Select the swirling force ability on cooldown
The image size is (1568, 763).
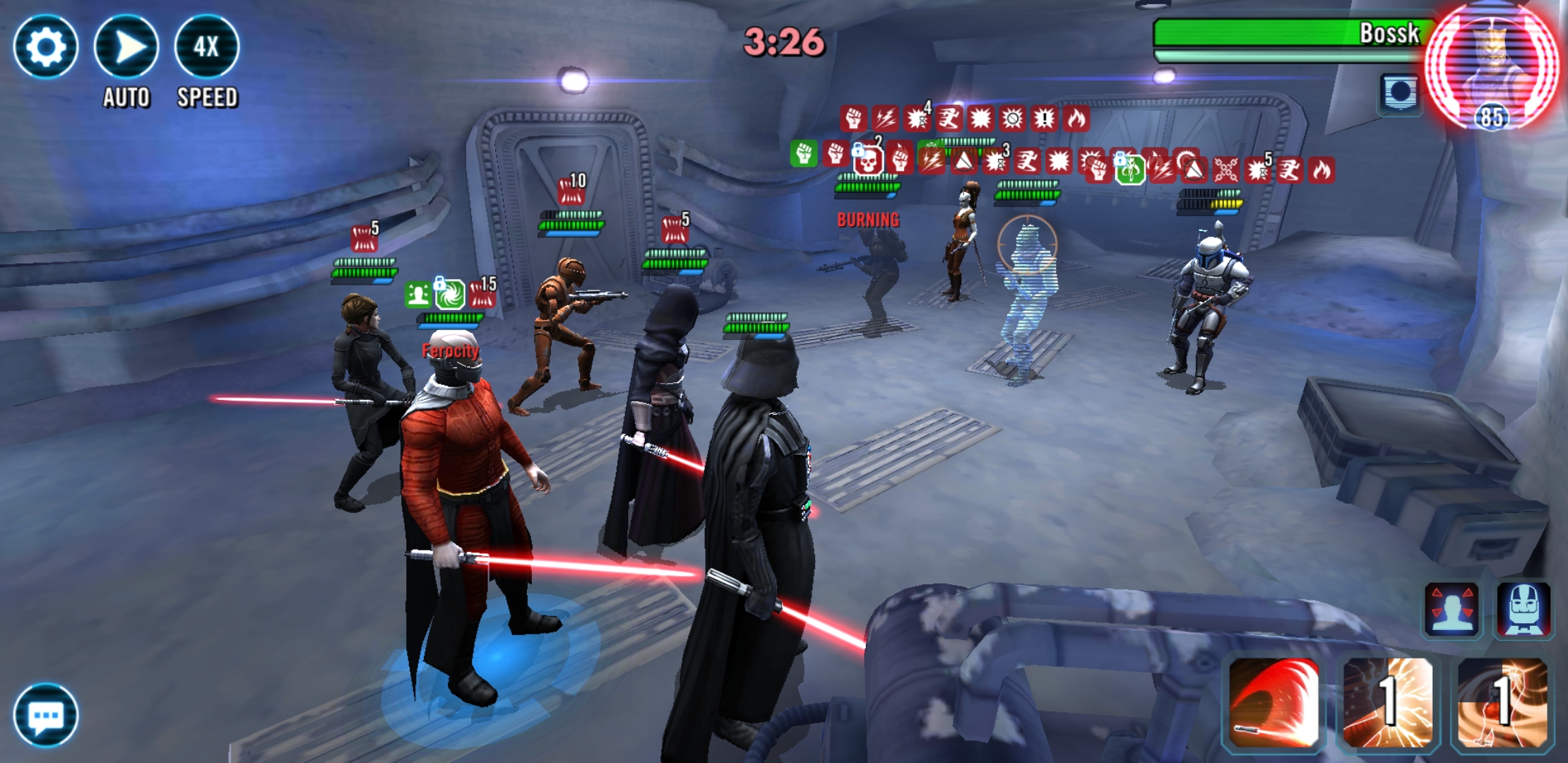tap(1502, 702)
